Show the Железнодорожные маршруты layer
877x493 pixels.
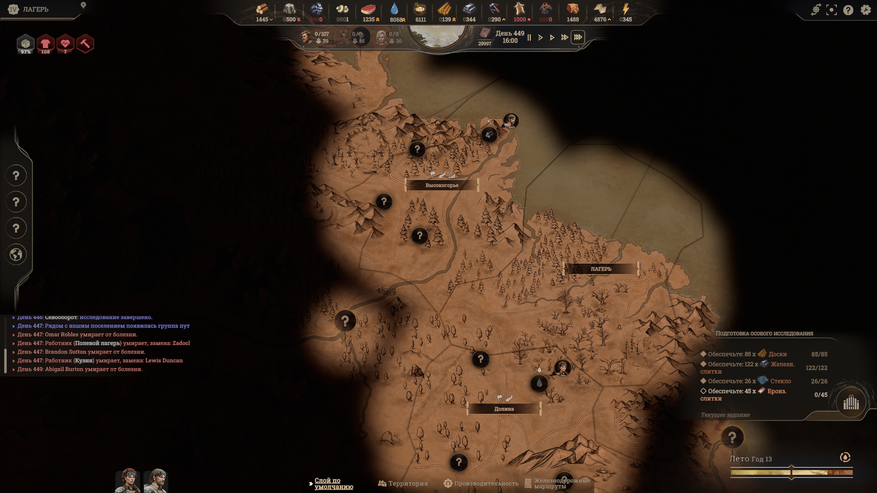click(x=560, y=484)
